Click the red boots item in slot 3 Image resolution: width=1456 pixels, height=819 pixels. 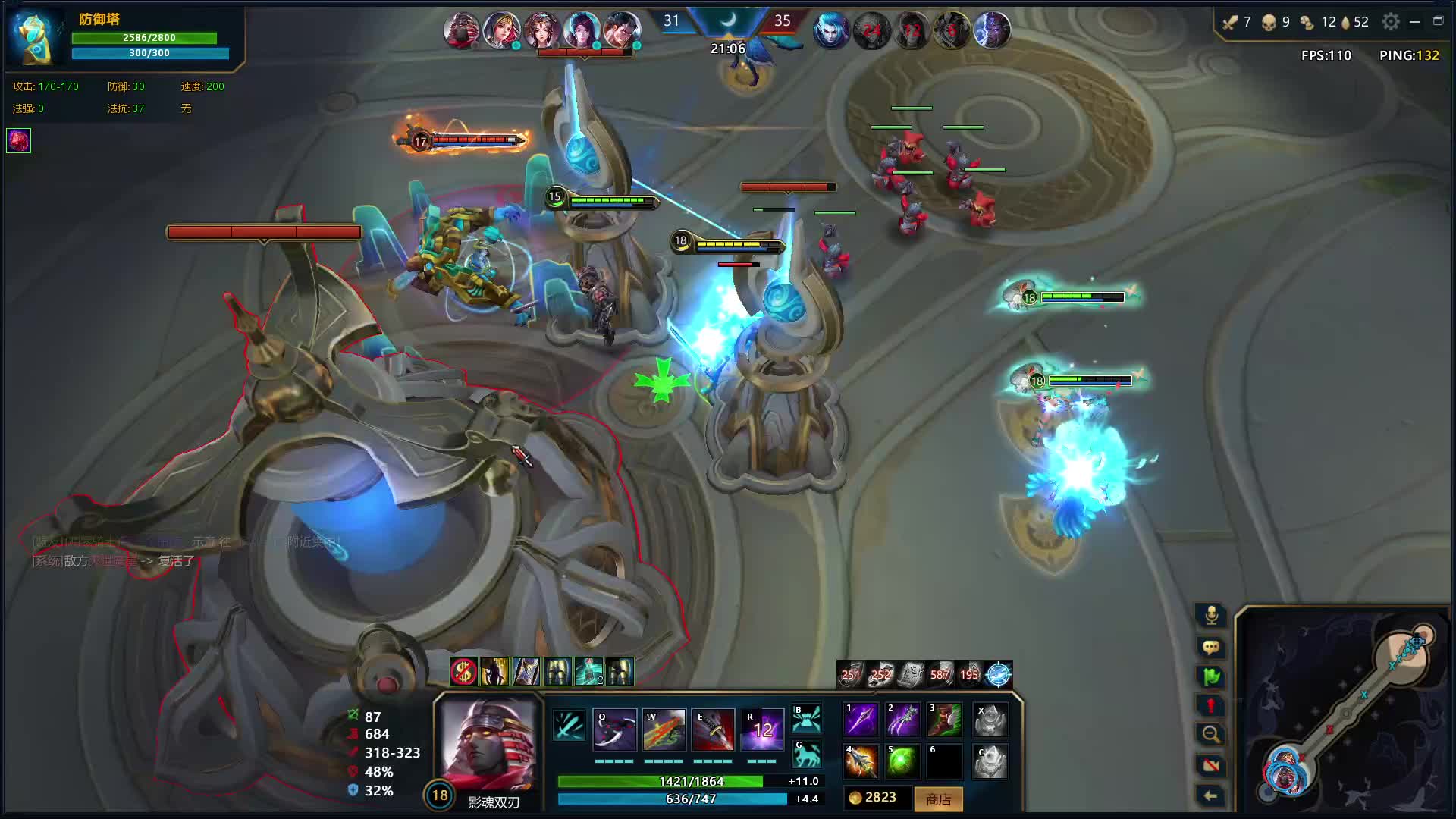tap(945, 720)
